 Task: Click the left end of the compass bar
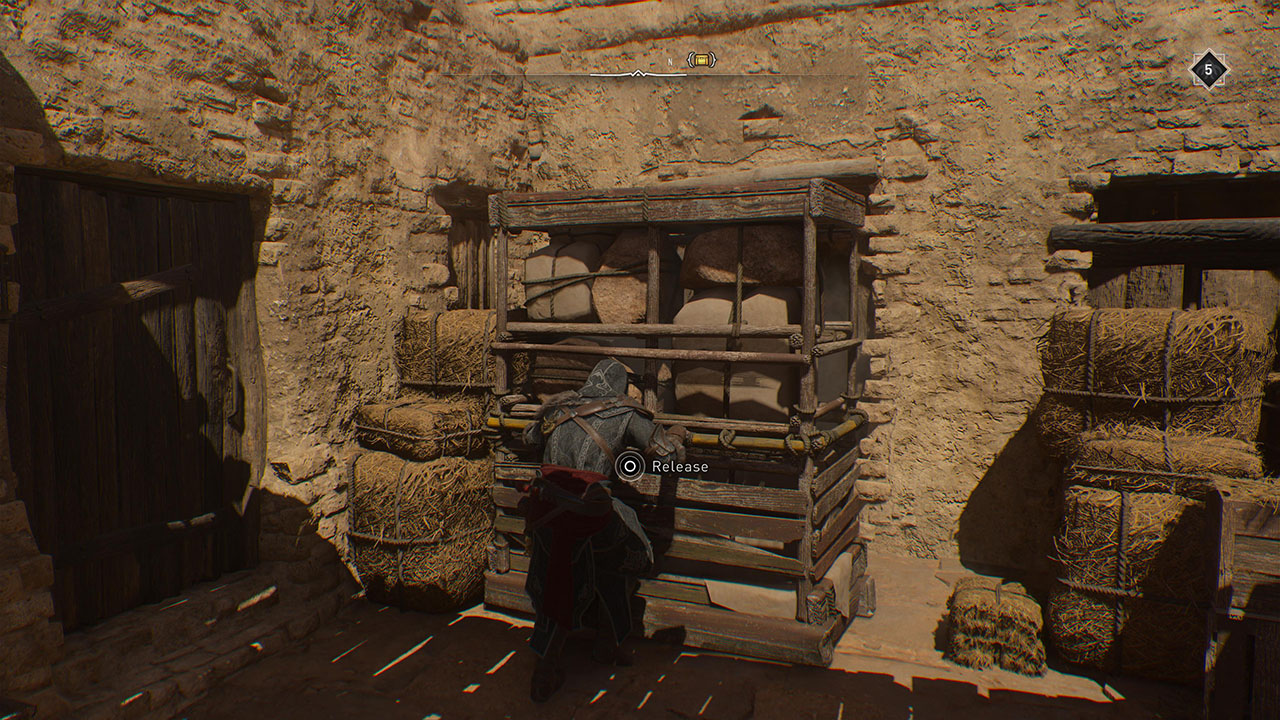(x=592, y=74)
